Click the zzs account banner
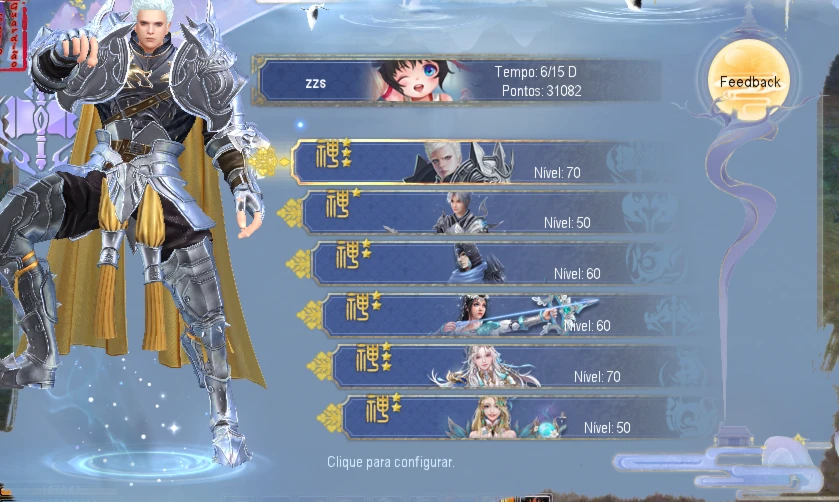The image size is (839, 502). coord(455,82)
